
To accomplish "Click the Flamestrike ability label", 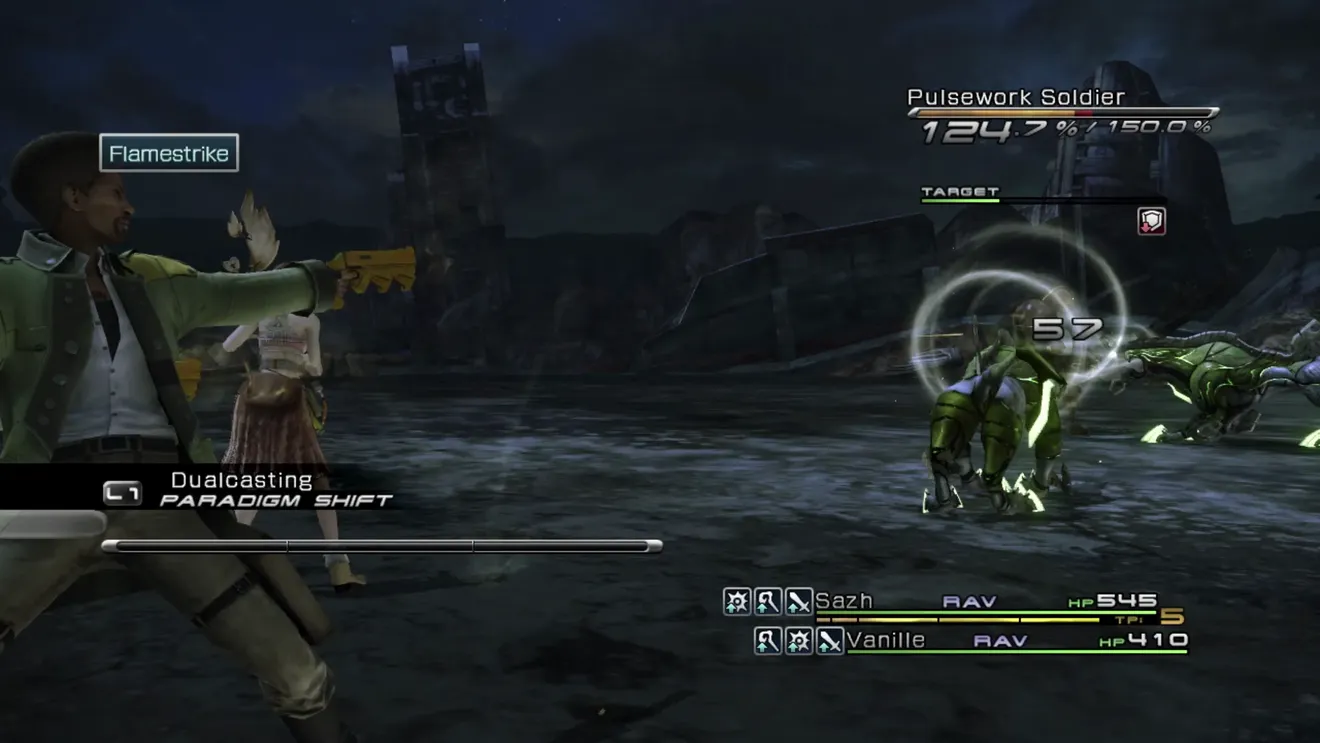I will coord(169,154).
